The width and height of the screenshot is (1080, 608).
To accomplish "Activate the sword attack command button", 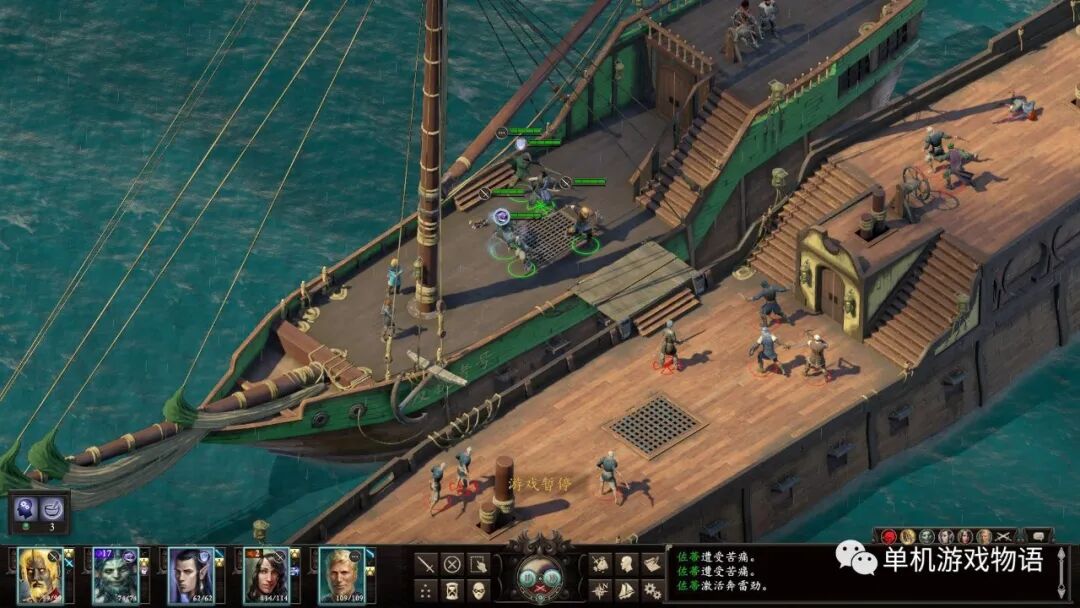I will pos(425,565).
